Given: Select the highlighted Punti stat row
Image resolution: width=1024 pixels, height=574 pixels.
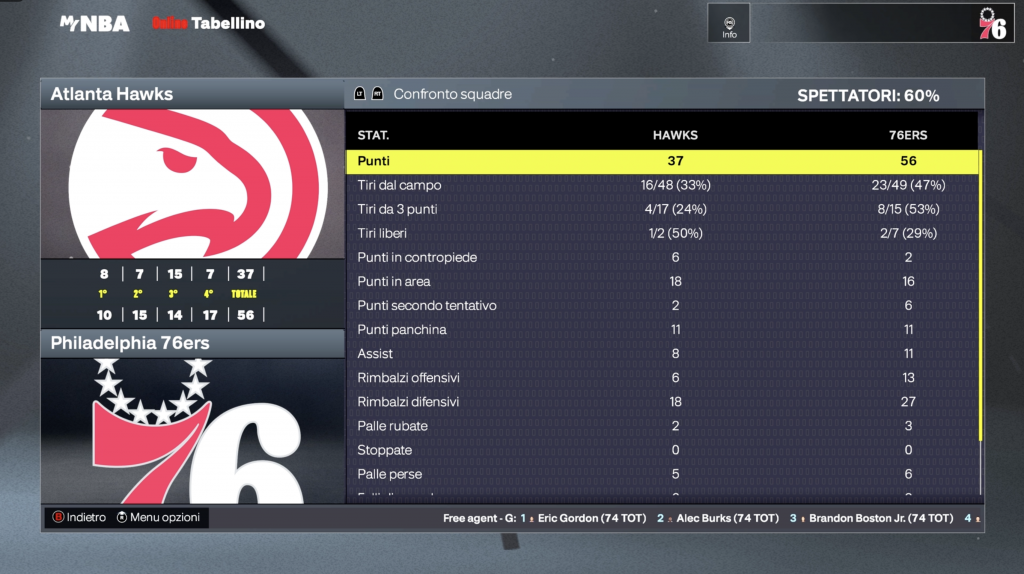Looking at the screenshot, I should (662, 161).
